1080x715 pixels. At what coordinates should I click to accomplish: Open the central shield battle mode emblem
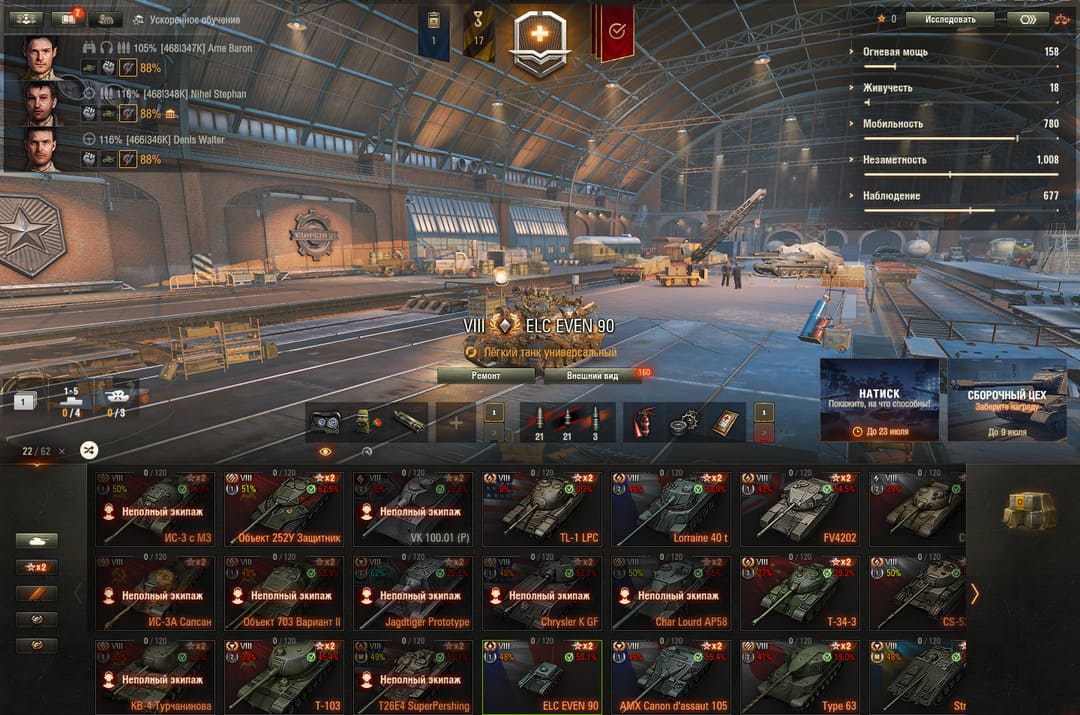point(539,40)
